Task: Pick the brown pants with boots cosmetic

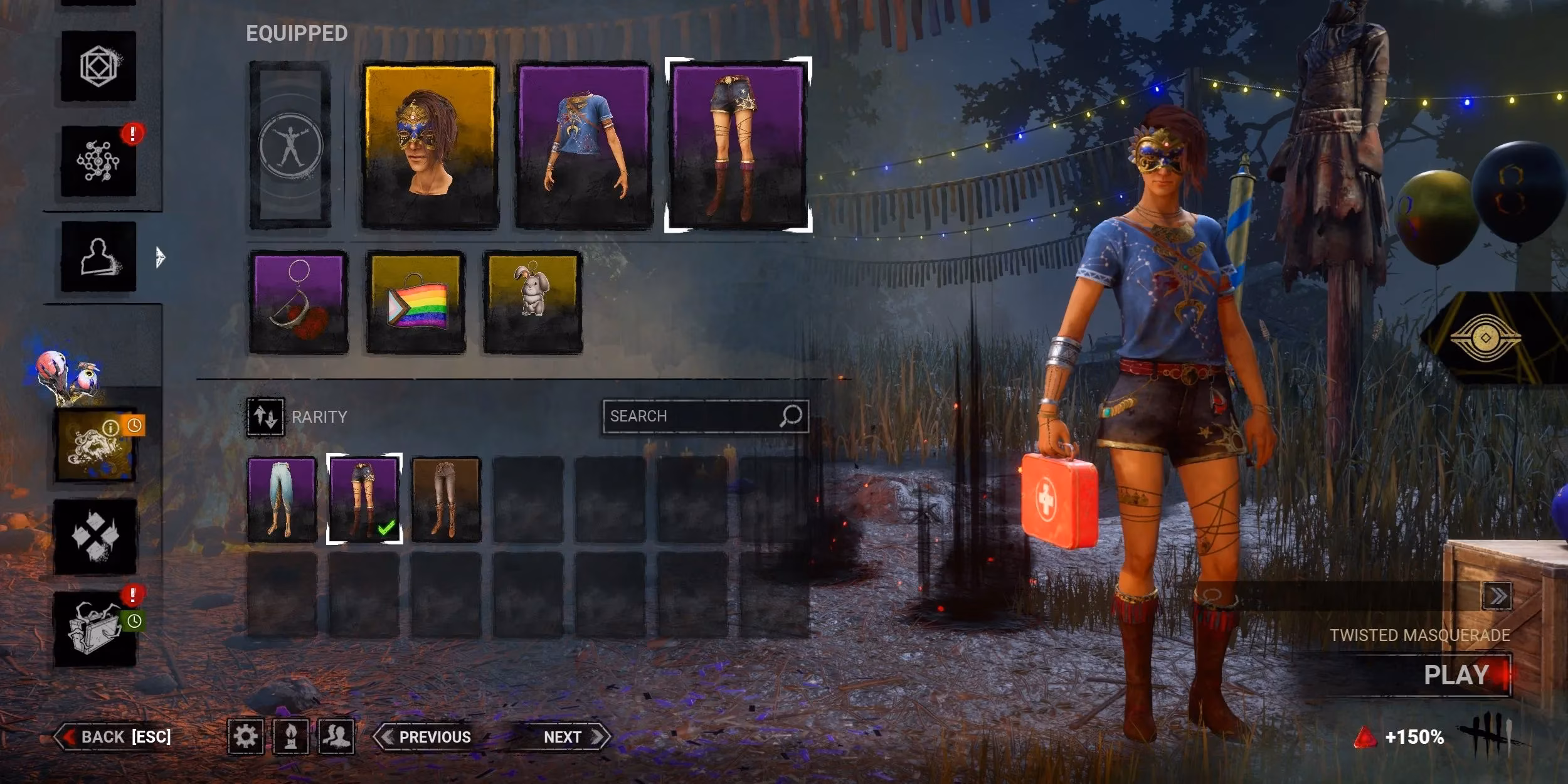Action: pyautogui.click(x=446, y=499)
